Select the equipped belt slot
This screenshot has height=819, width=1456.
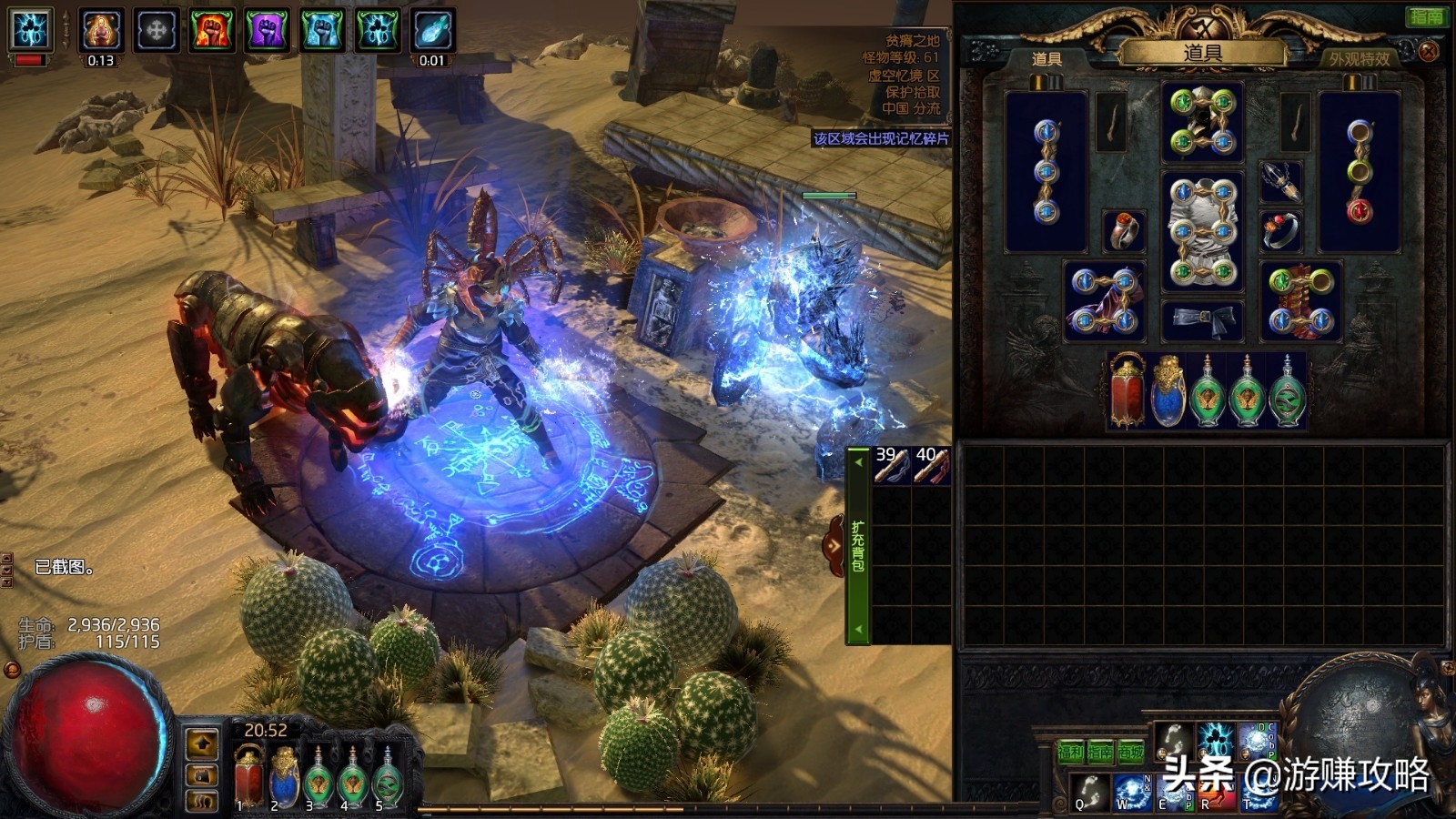pos(1202,319)
